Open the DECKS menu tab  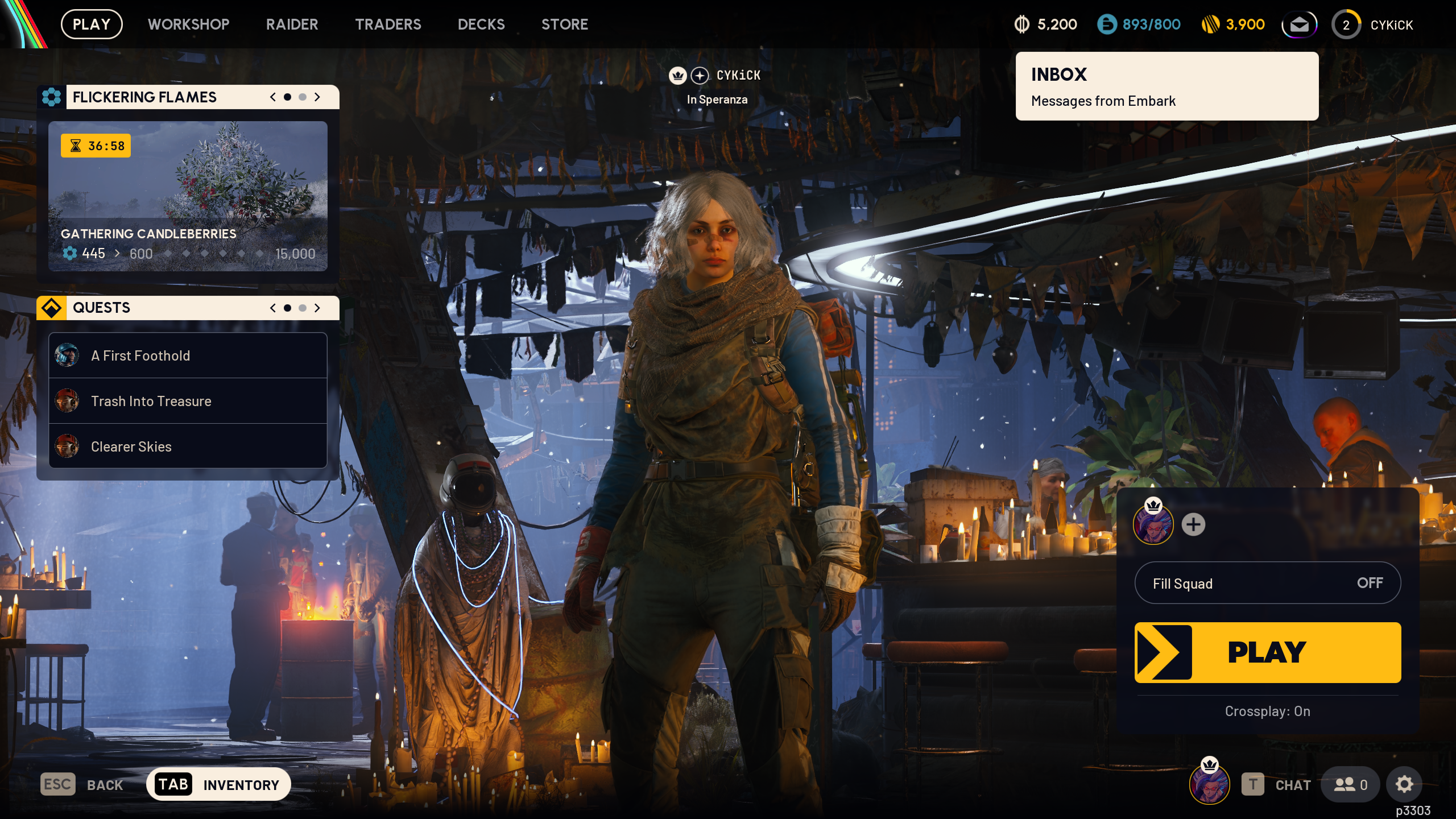click(x=481, y=24)
